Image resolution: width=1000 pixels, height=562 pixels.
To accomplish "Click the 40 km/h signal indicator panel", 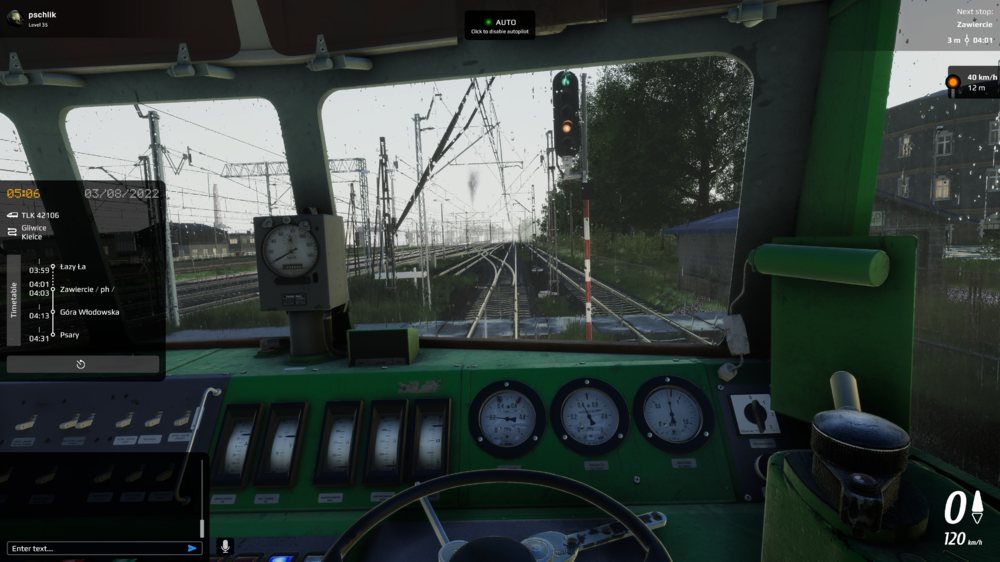I will (x=972, y=82).
